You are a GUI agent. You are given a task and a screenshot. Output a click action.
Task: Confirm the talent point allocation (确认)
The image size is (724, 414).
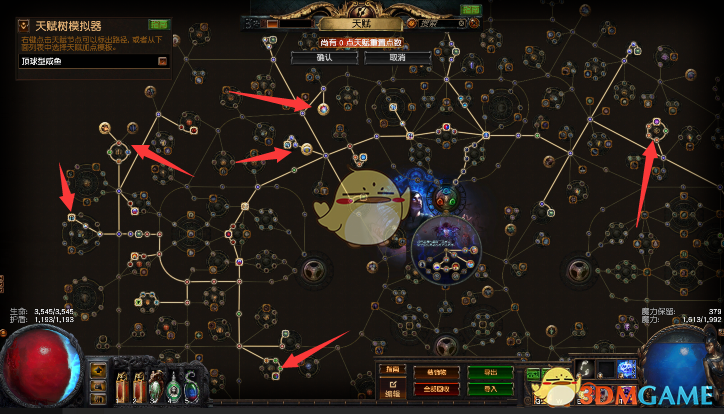(x=323, y=57)
